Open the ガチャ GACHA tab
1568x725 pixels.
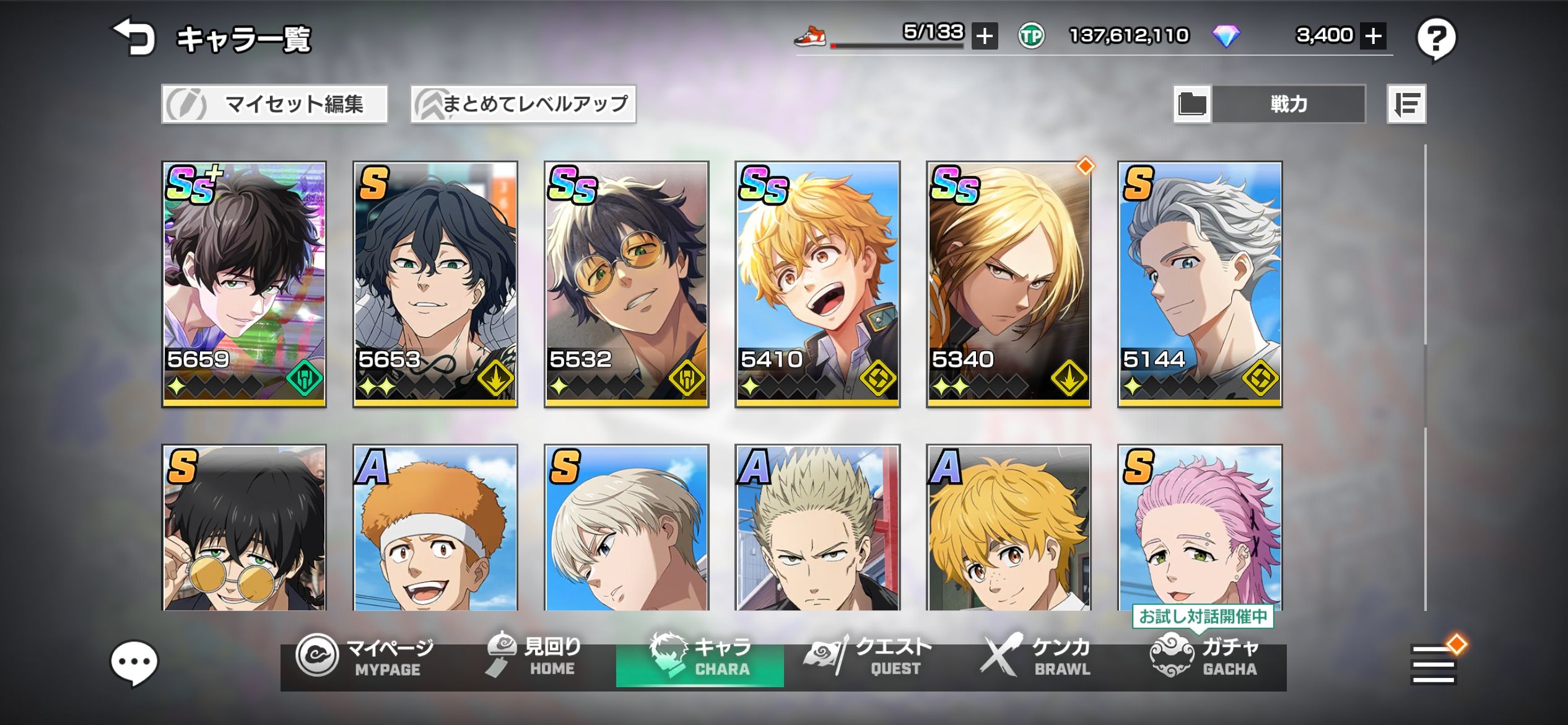coord(1203,658)
